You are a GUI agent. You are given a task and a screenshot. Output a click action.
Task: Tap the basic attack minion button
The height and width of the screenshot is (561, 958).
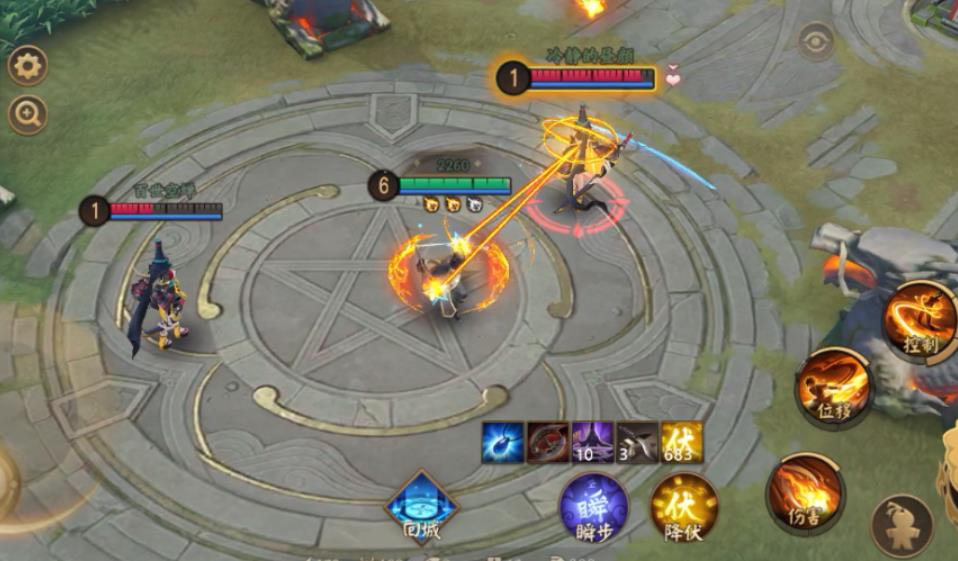point(902,525)
